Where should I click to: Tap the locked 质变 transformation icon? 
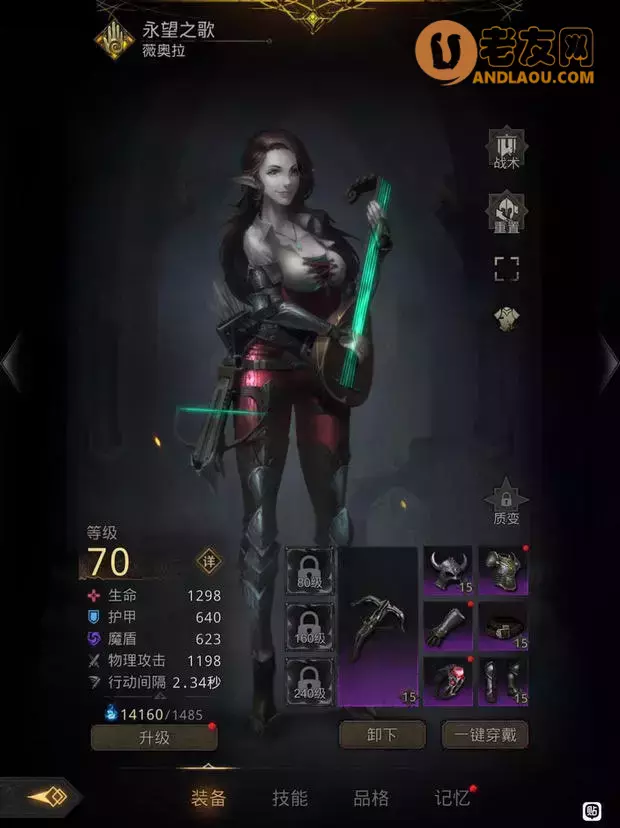point(507,502)
